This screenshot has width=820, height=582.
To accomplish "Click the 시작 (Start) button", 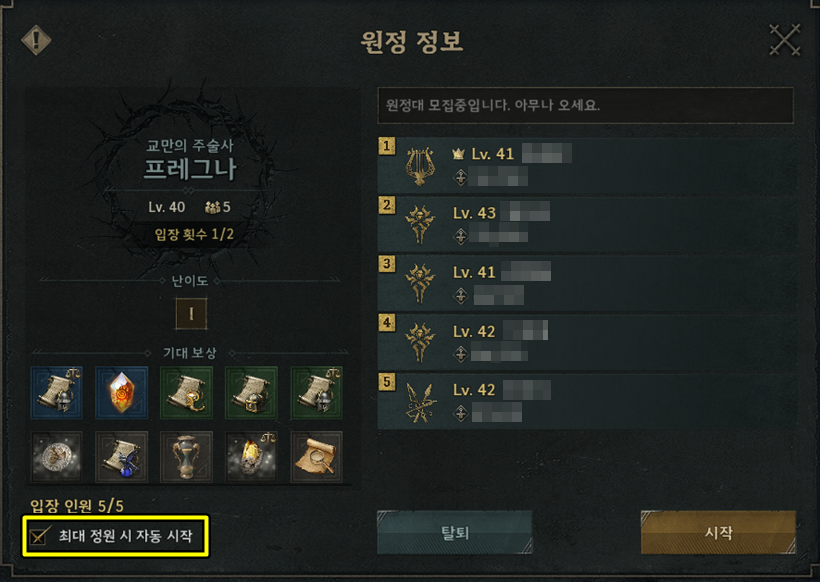I will 717,532.
